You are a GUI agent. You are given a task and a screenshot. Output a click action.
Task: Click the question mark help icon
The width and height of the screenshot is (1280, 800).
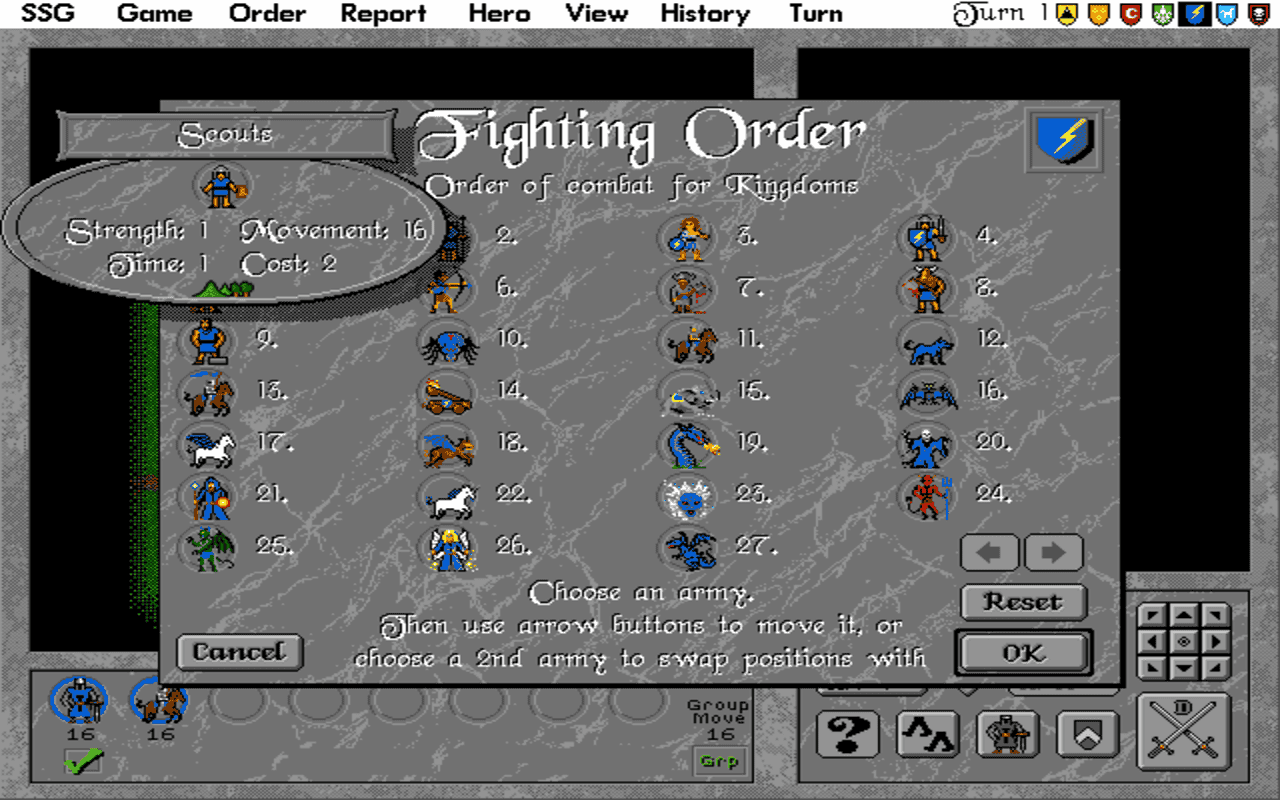tap(847, 735)
